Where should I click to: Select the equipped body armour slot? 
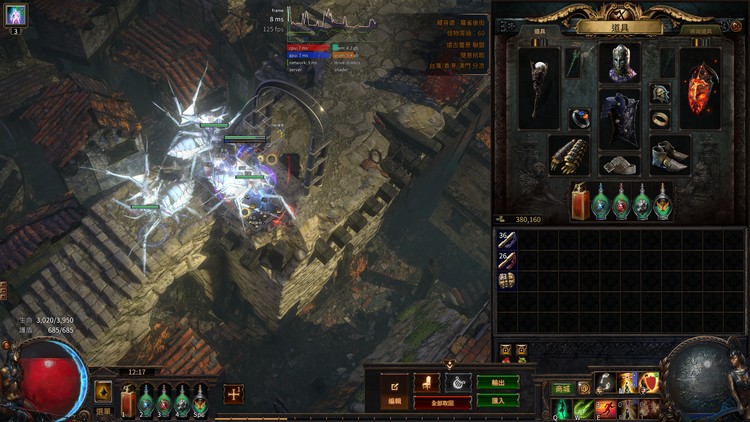619,119
